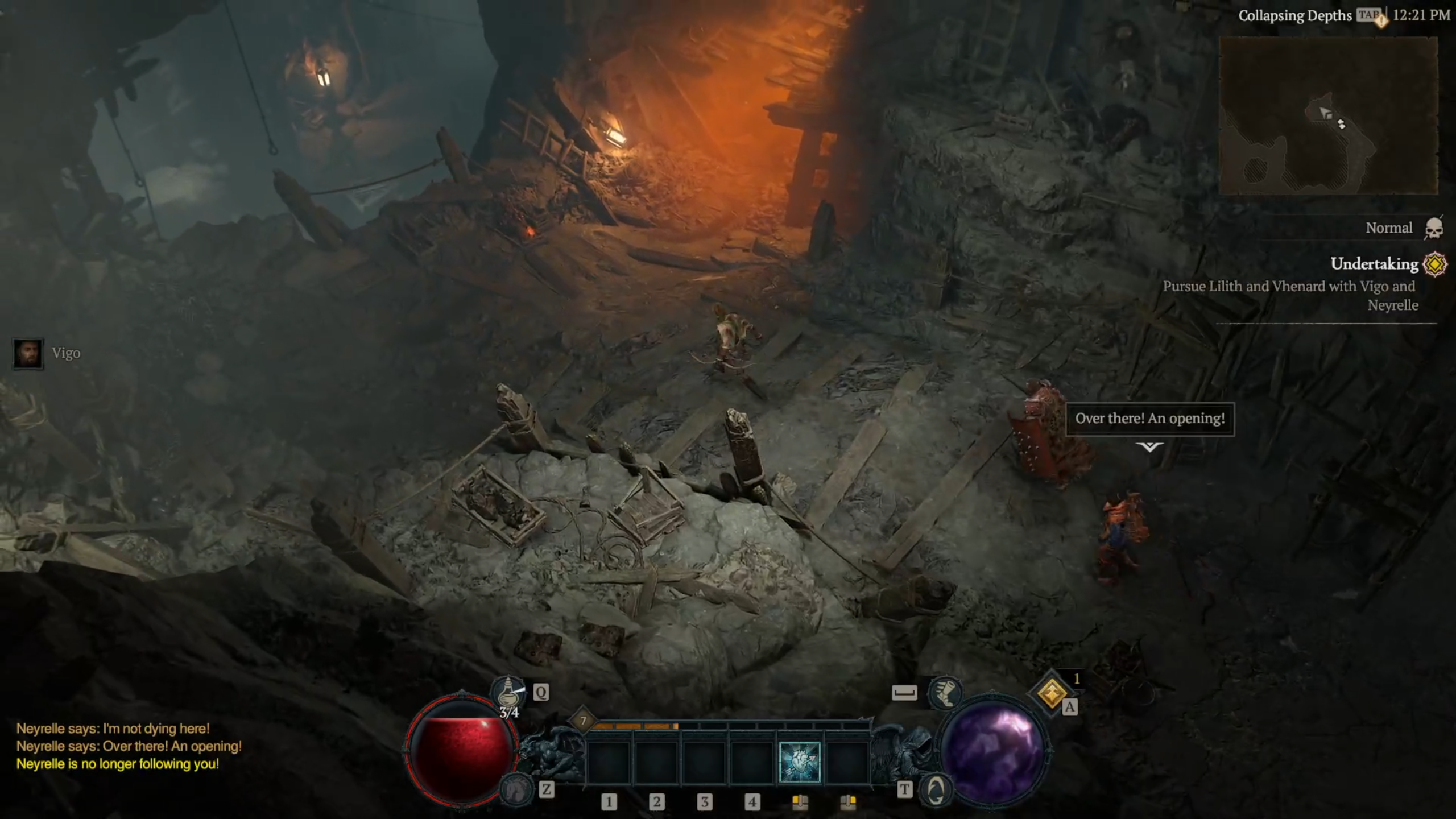Click the Normal difficulty skull icon

tap(1433, 229)
